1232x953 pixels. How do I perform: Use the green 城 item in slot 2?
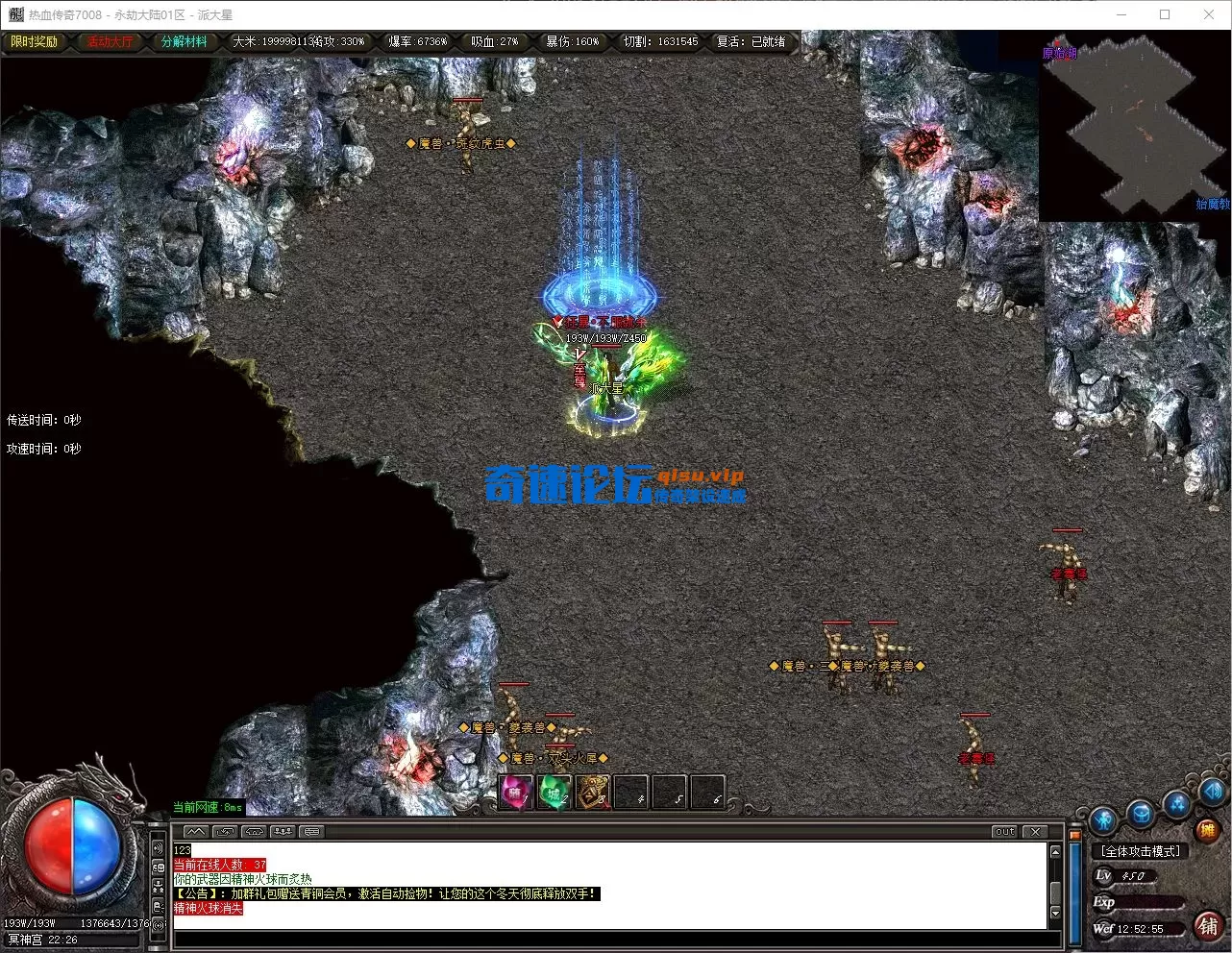pos(554,793)
